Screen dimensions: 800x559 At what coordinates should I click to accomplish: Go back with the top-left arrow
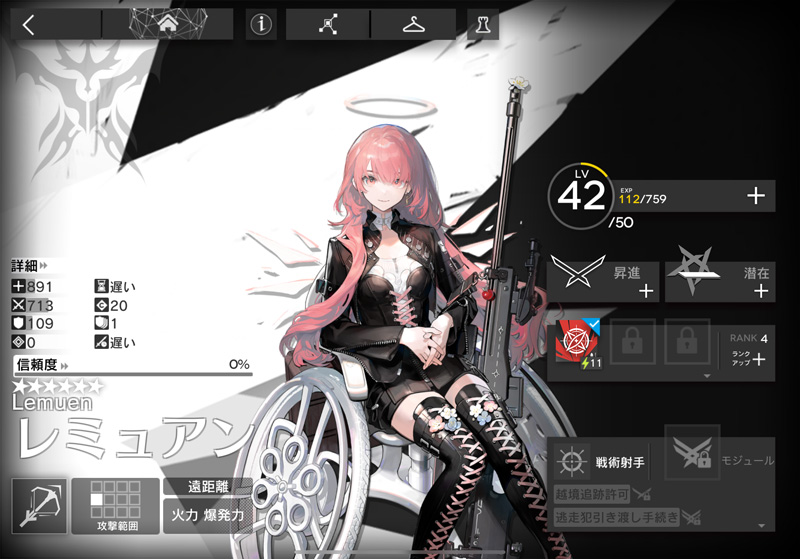coord(28,25)
